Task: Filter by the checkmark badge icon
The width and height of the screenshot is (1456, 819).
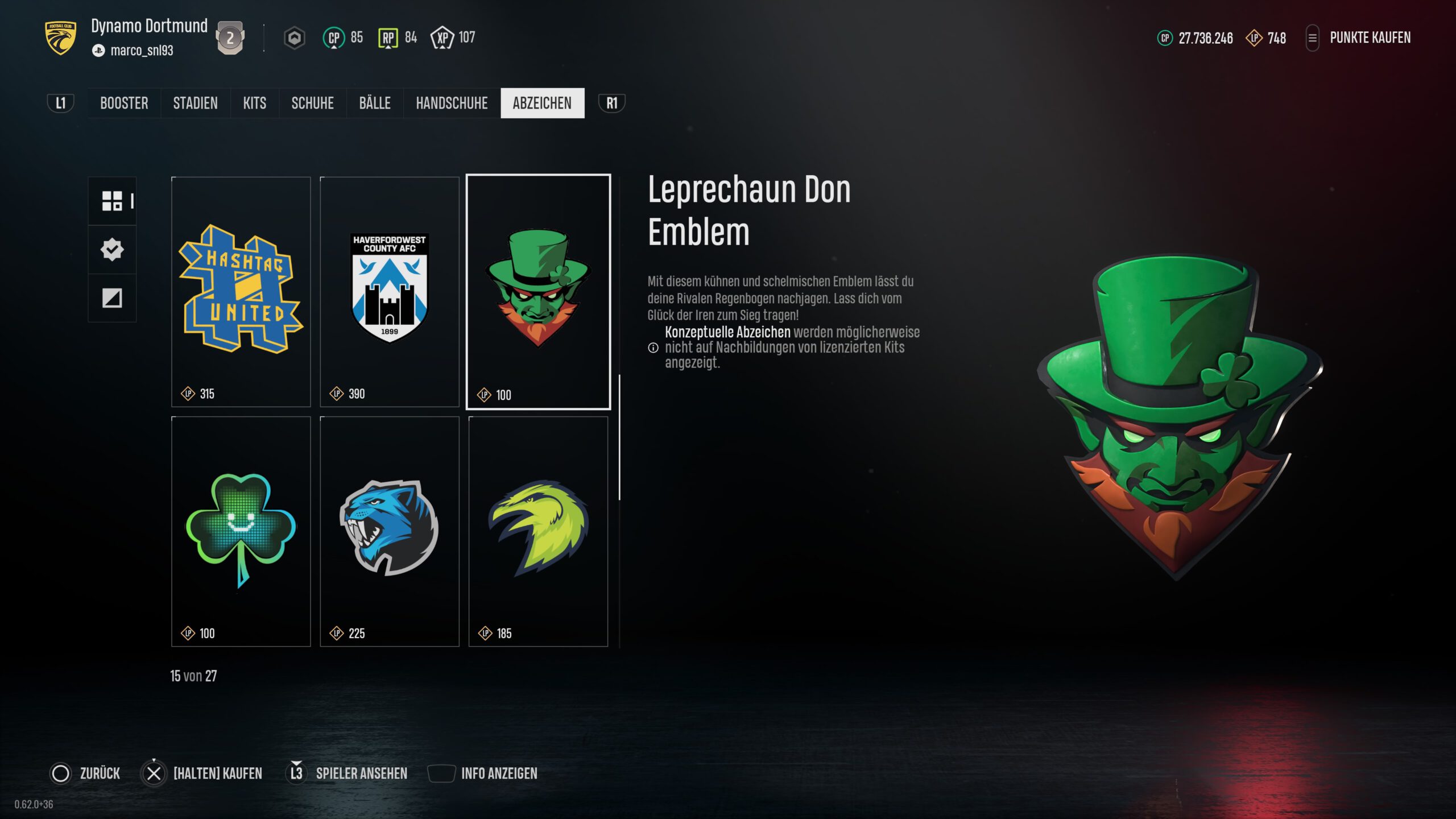Action: point(112,249)
